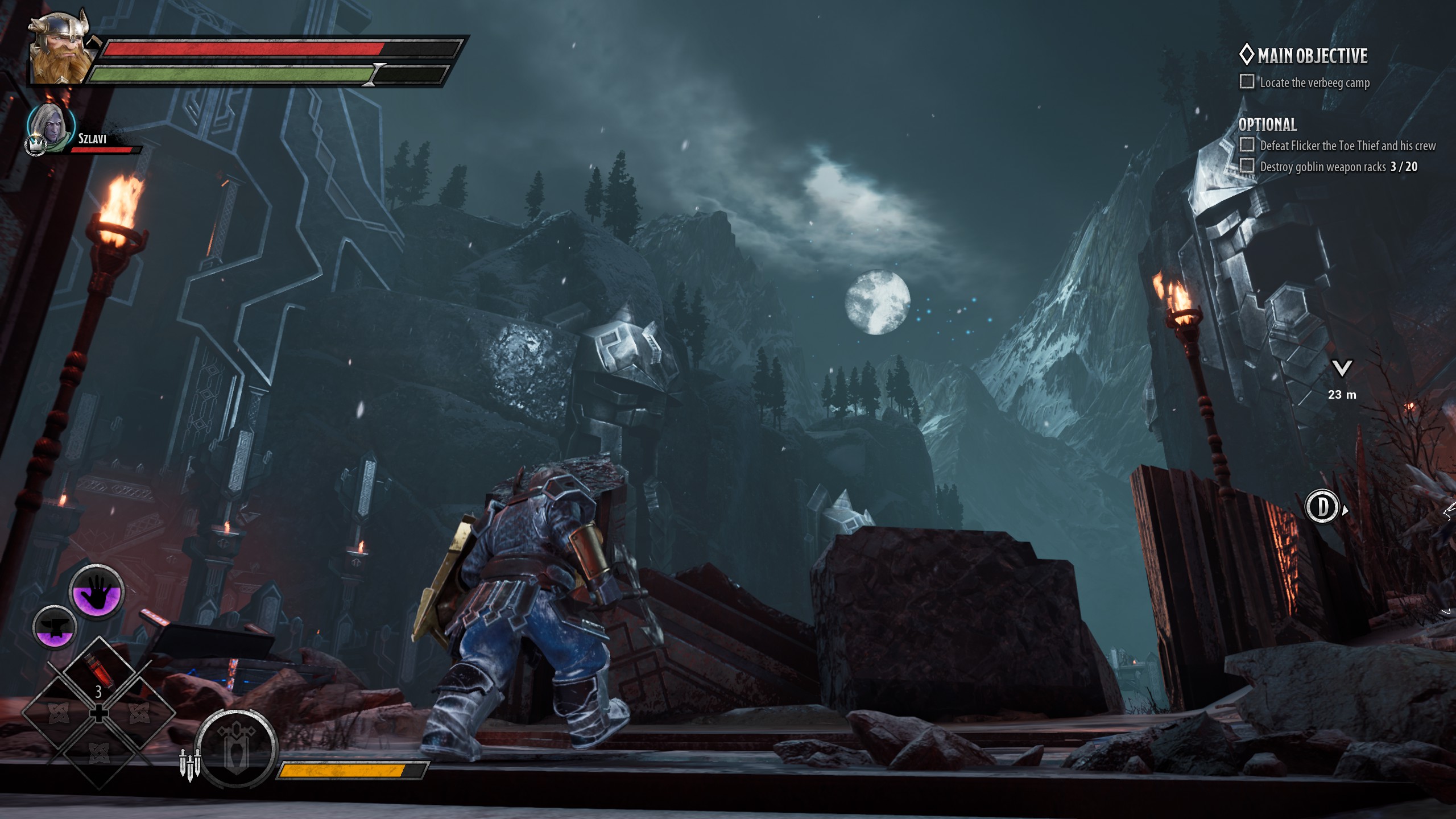Viewport: 1456px width, 819px height.
Task: Use the red health potion slot
Action: (98, 673)
